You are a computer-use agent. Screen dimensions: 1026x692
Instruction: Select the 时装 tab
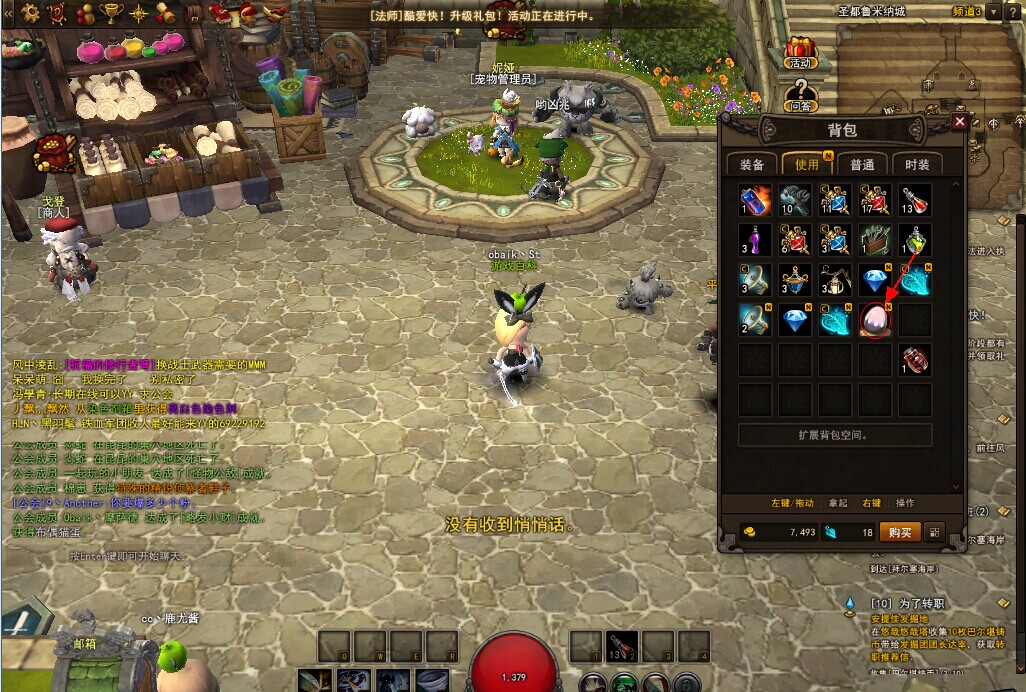tap(916, 164)
